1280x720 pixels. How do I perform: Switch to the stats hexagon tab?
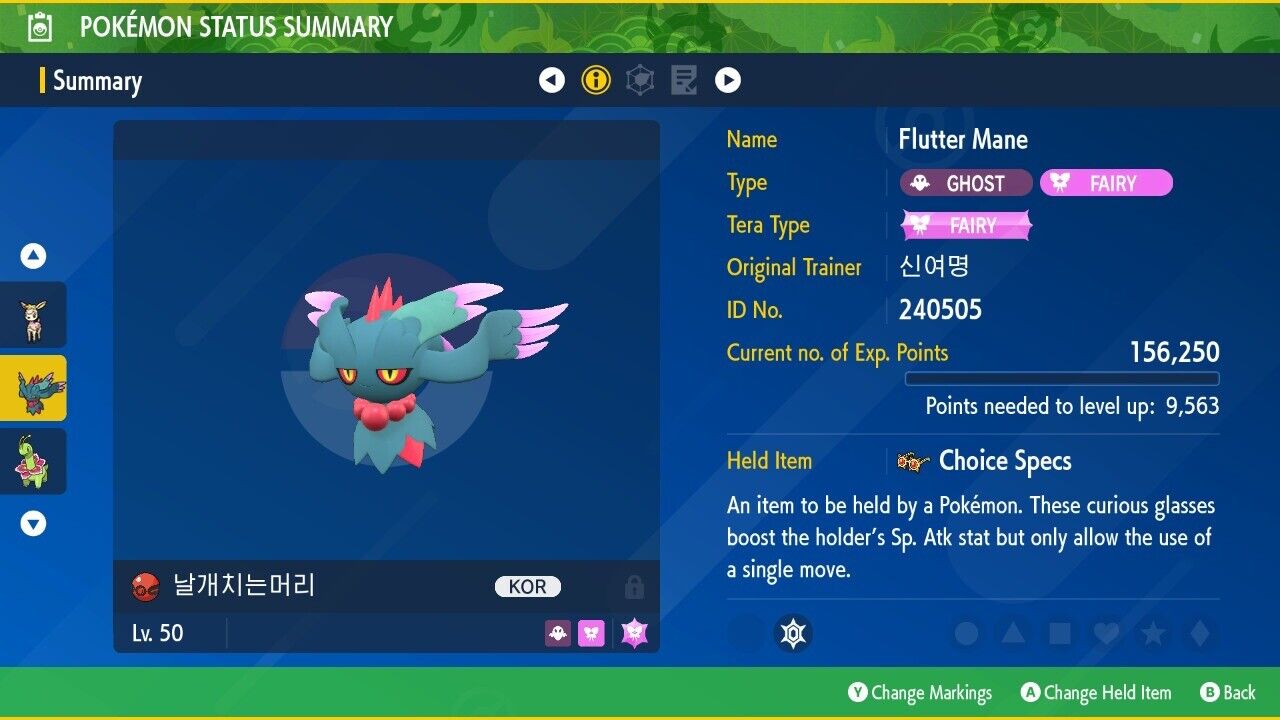[x=640, y=80]
